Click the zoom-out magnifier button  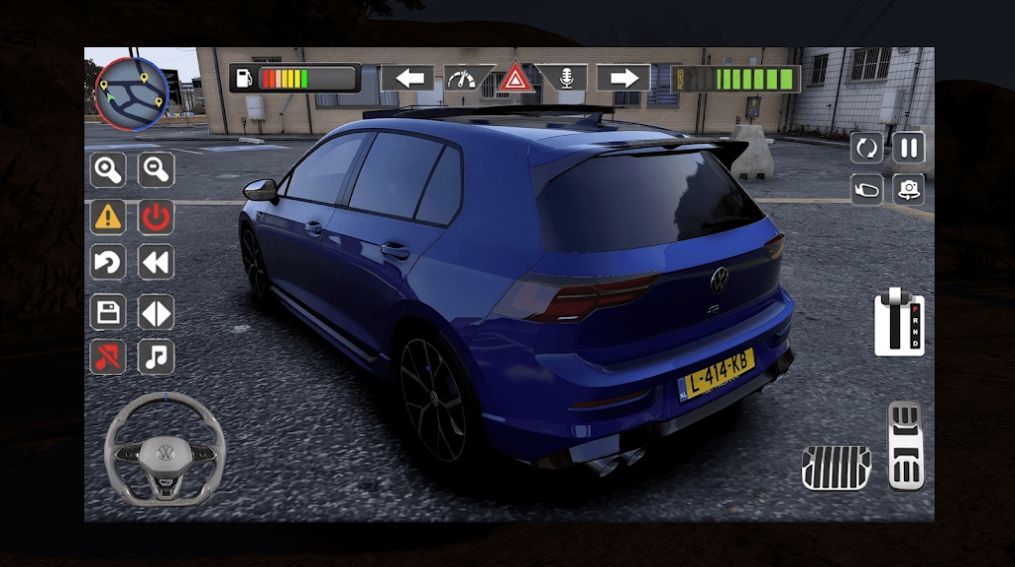[156, 170]
